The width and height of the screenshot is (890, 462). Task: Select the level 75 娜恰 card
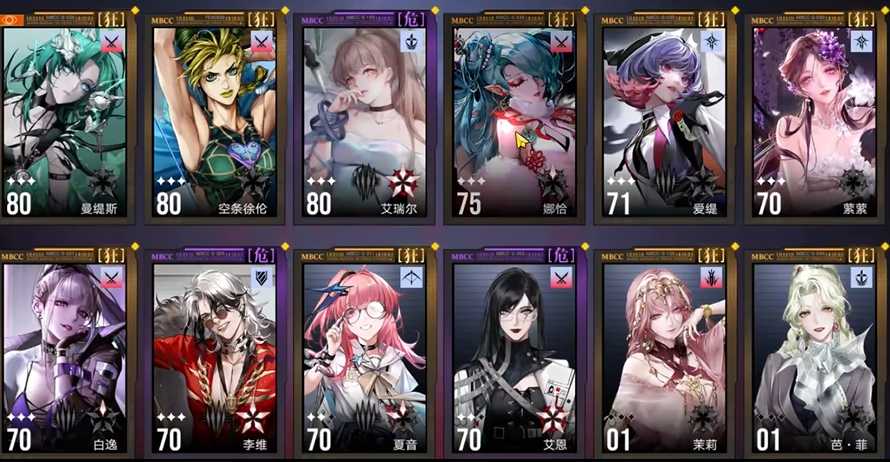pyautogui.click(x=515, y=120)
